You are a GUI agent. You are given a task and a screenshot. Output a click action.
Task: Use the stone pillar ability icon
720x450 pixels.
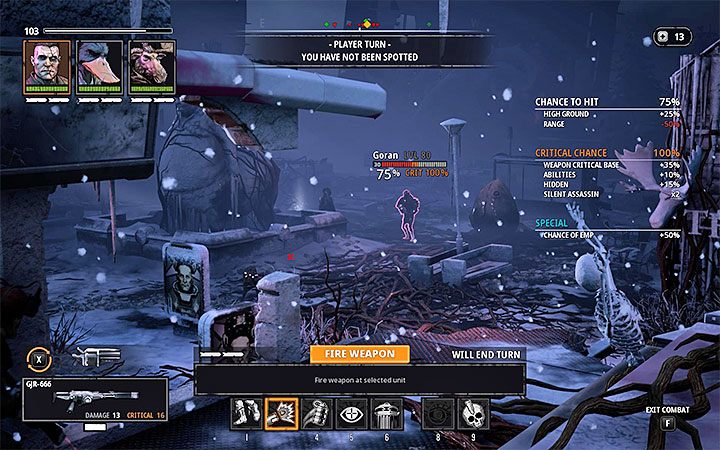[386, 412]
